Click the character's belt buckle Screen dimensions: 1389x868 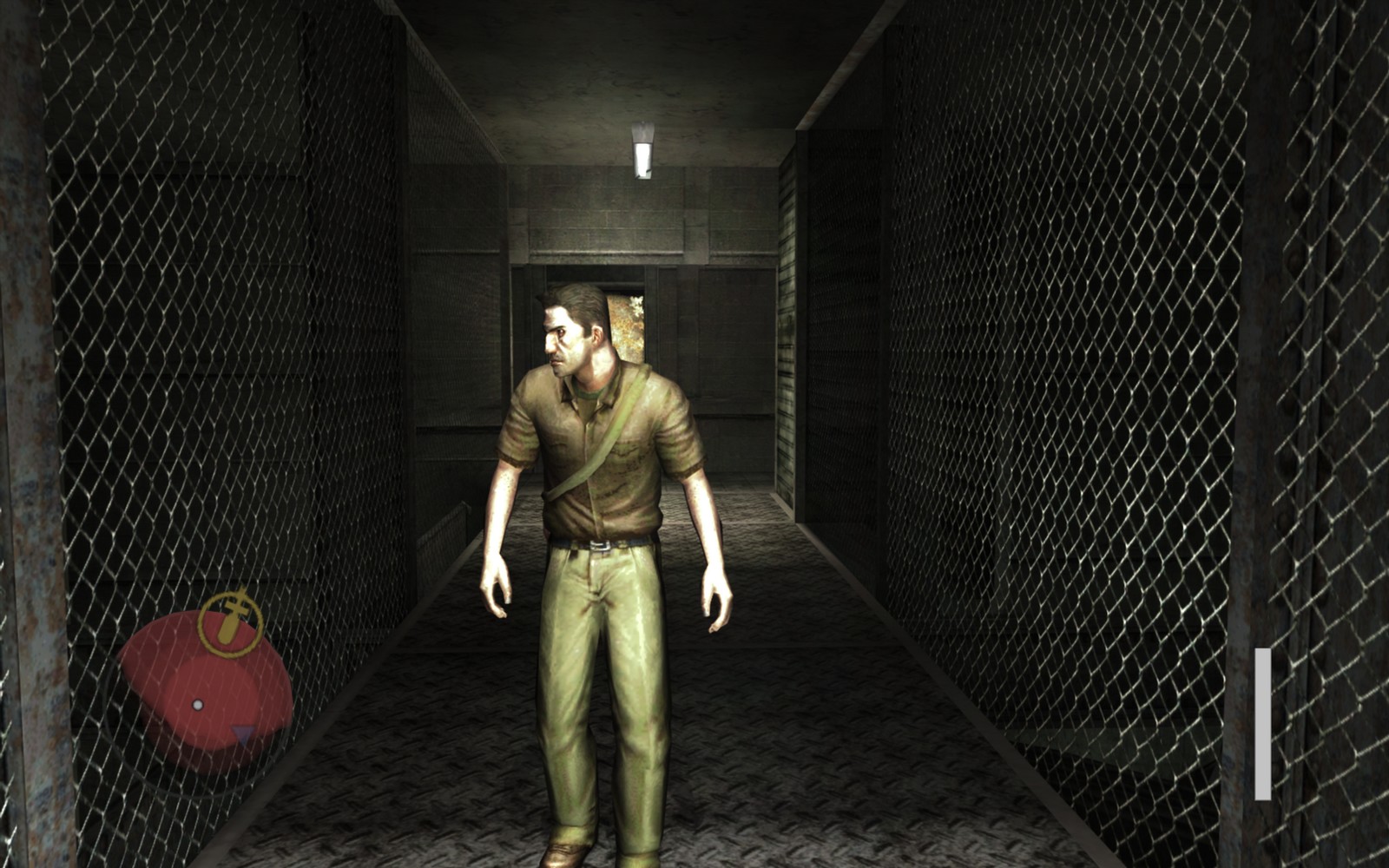(599, 547)
